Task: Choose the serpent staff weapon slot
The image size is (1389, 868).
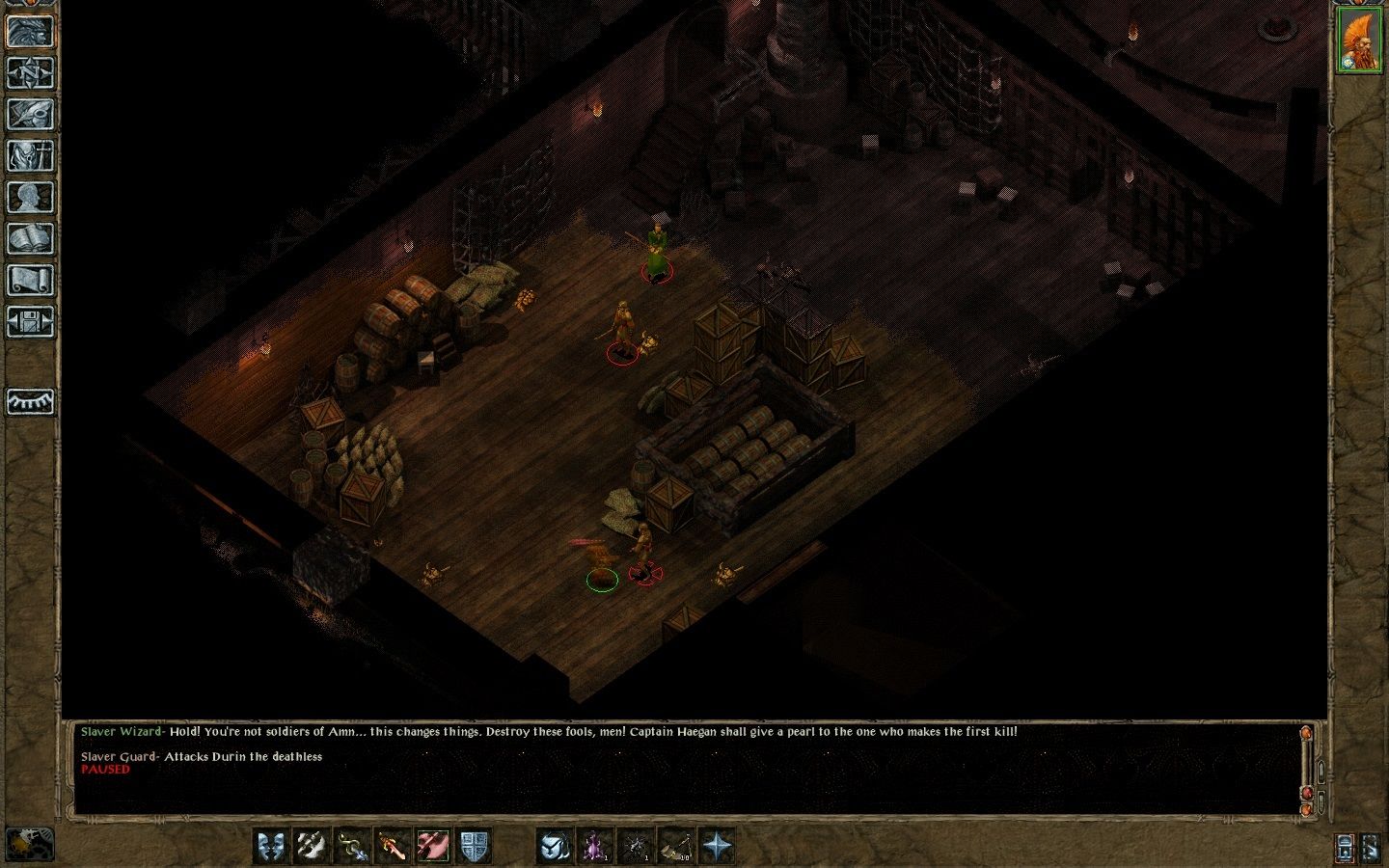Action: point(352,846)
